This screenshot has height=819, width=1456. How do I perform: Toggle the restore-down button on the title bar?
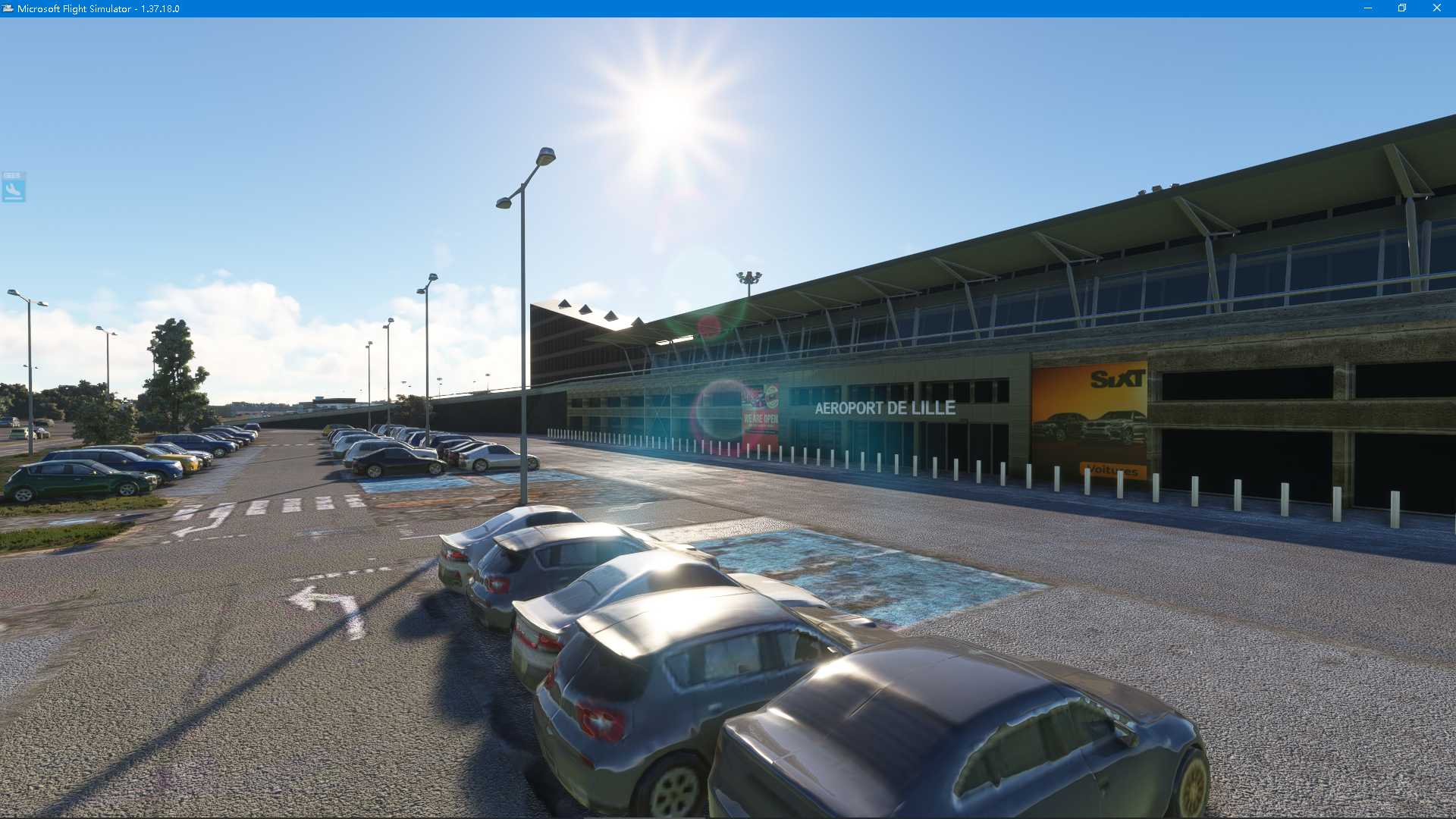pyautogui.click(x=1401, y=8)
